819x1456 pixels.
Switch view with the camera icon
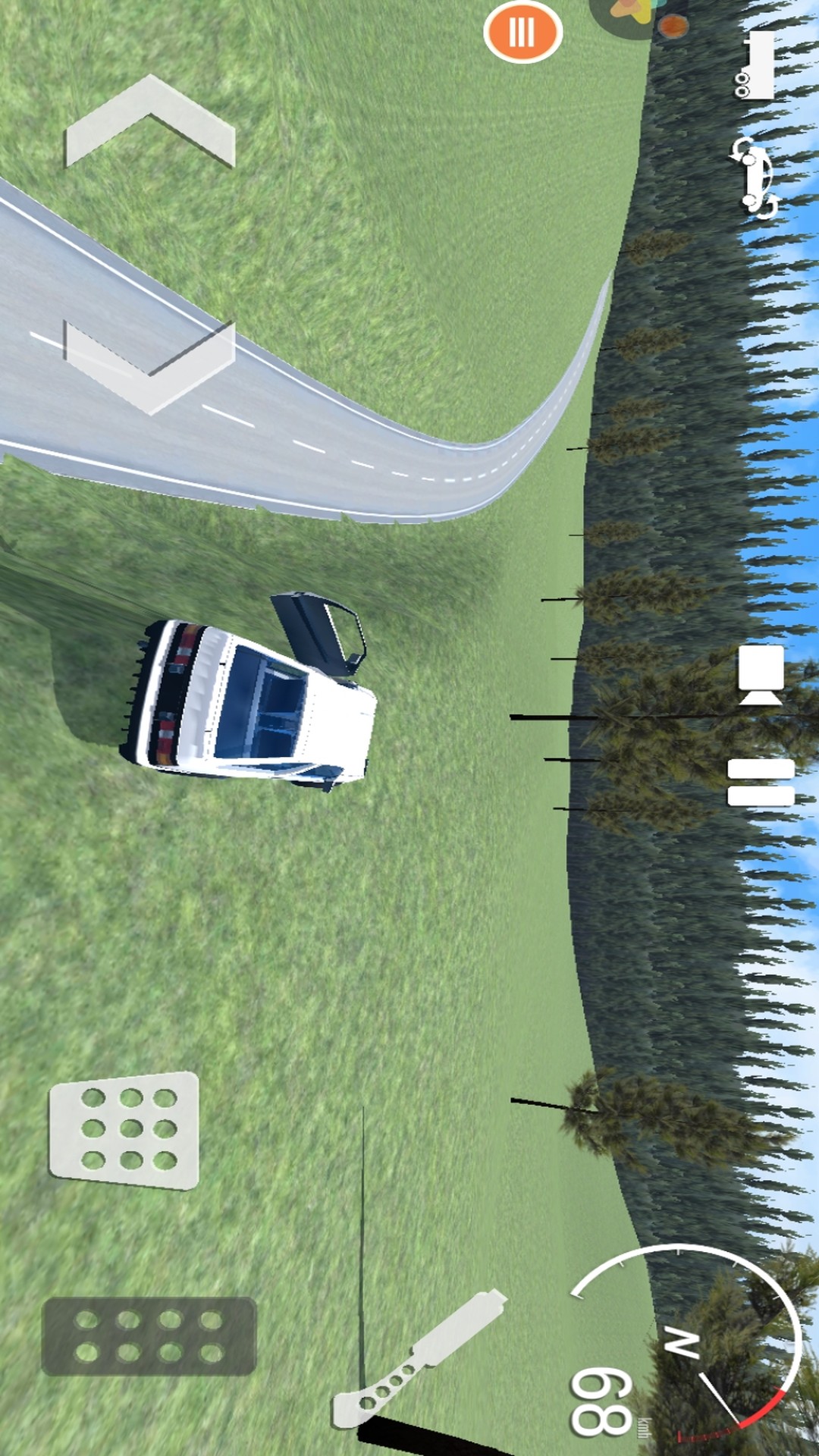coord(761,674)
